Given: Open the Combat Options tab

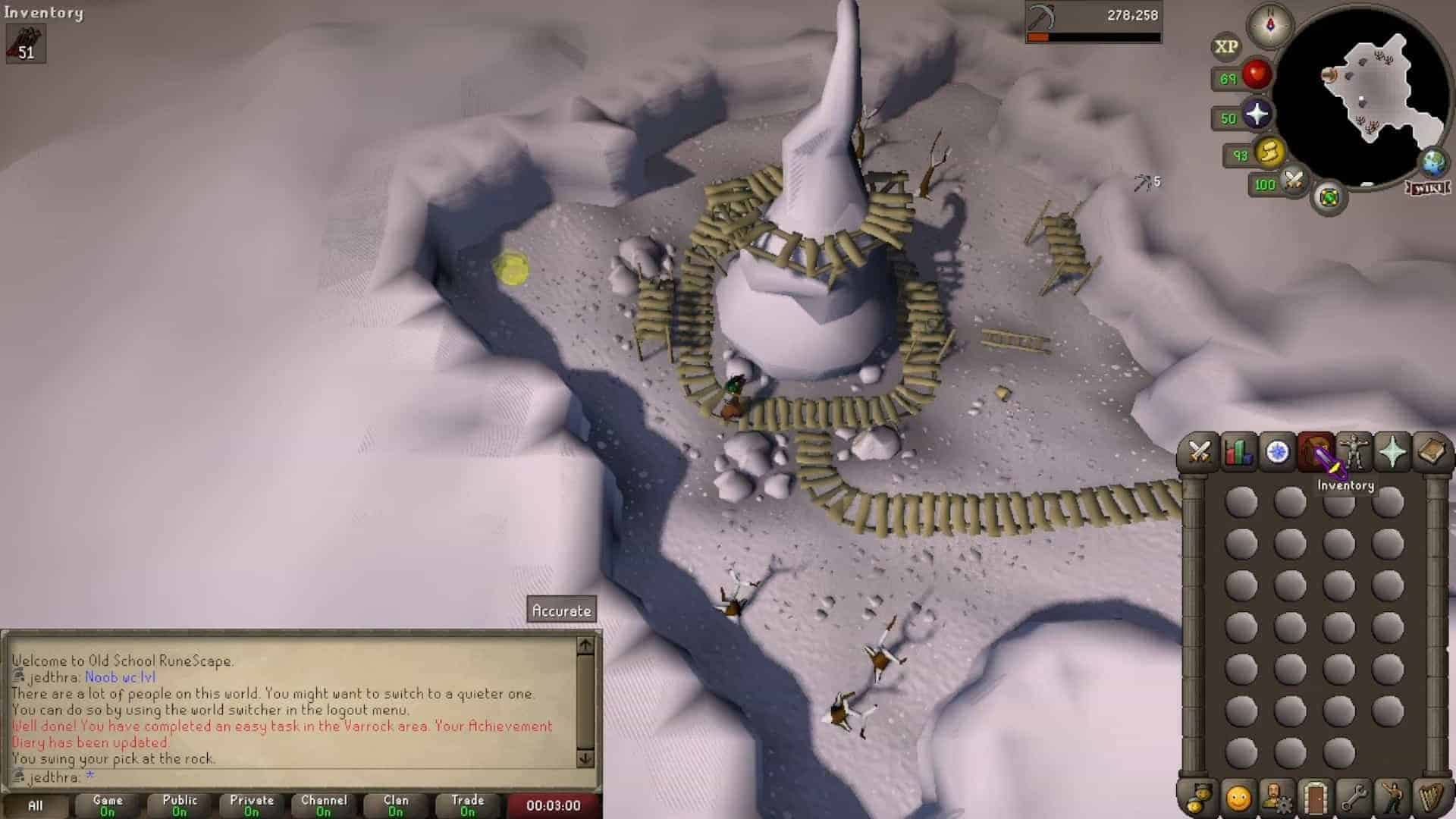Looking at the screenshot, I should [1199, 453].
